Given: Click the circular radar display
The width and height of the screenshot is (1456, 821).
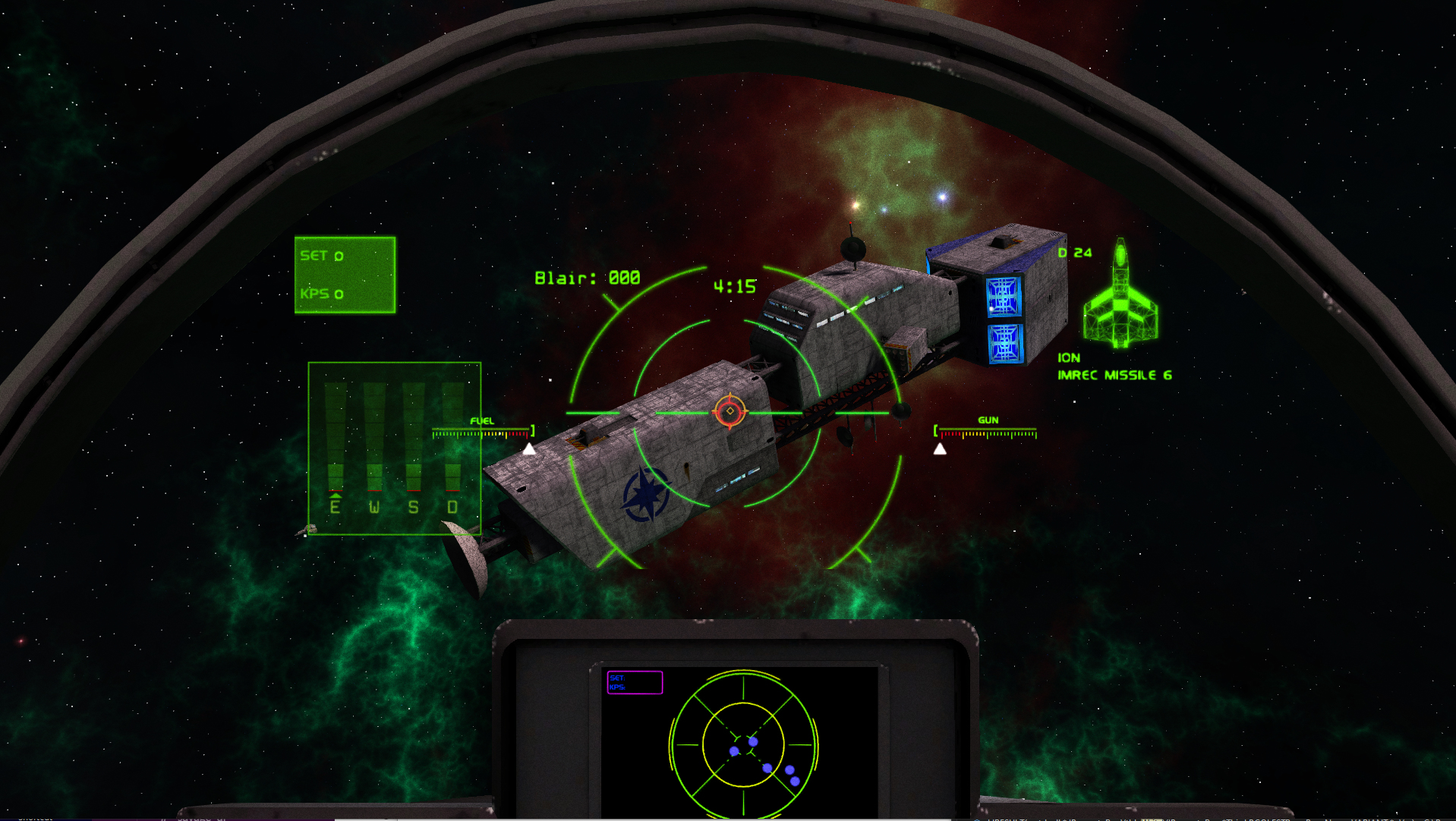Looking at the screenshot, I should (743, 745).
